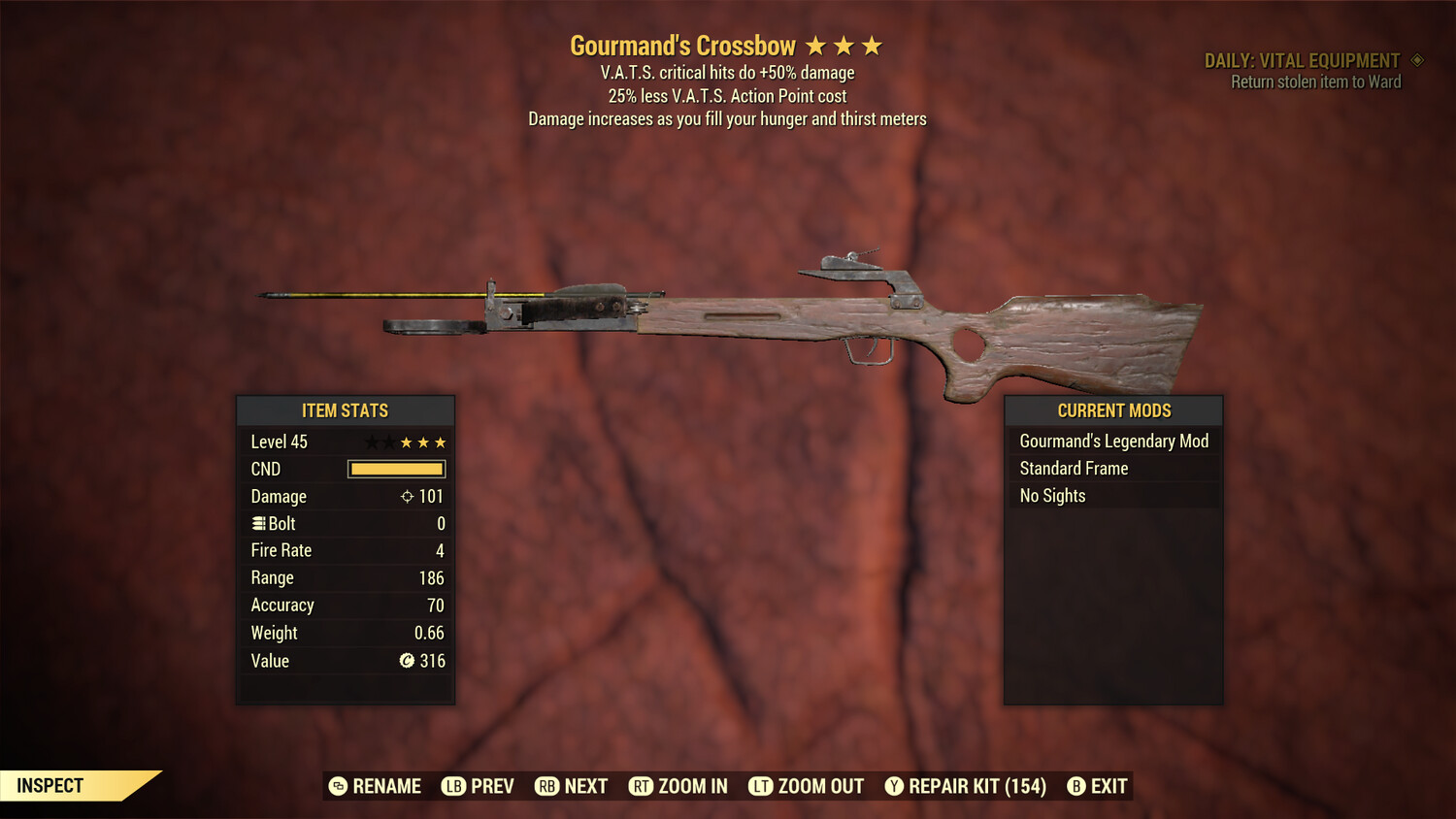The width and height of the screenshot is (1456, 819).
Task: Click the B Exit icon
Action: [x=1075, y=786]
